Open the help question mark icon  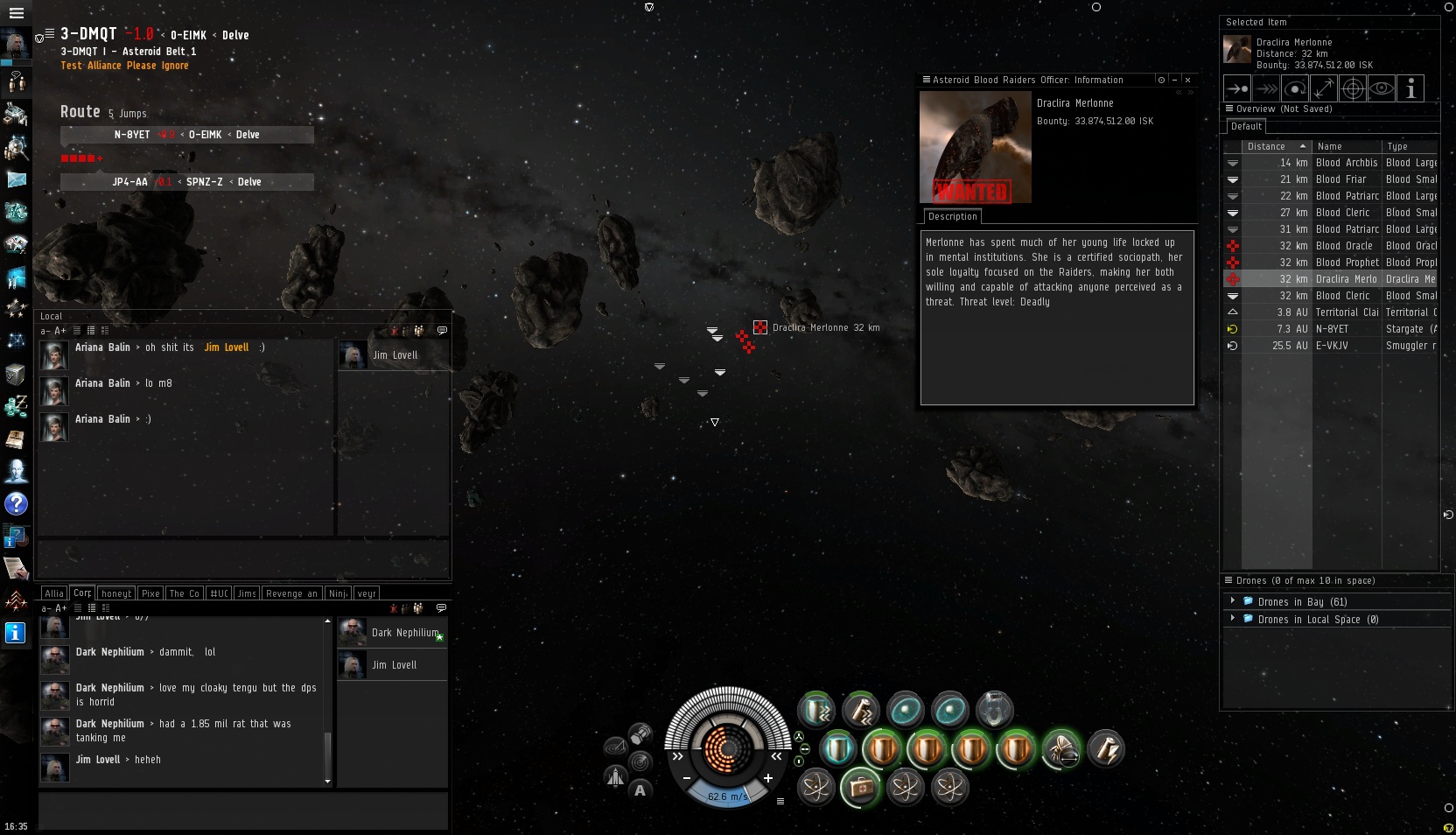16,504
